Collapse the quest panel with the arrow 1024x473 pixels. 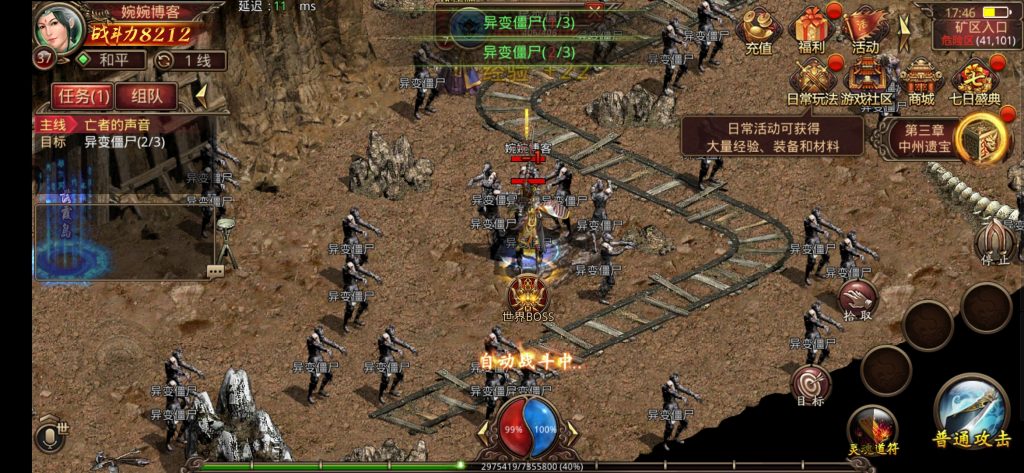(x=201, y=96)
